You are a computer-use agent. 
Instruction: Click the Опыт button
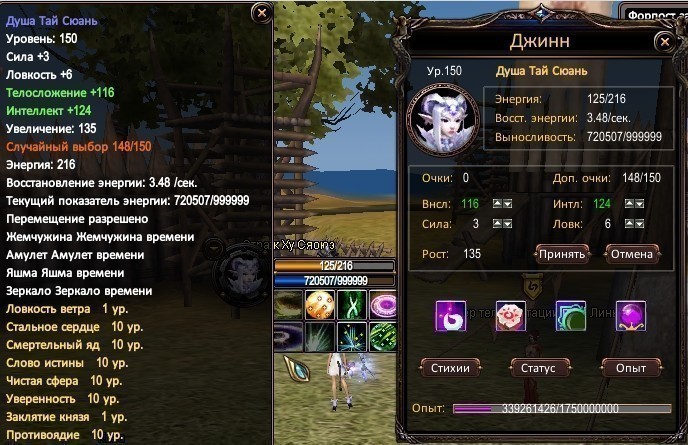click(630, 368)
